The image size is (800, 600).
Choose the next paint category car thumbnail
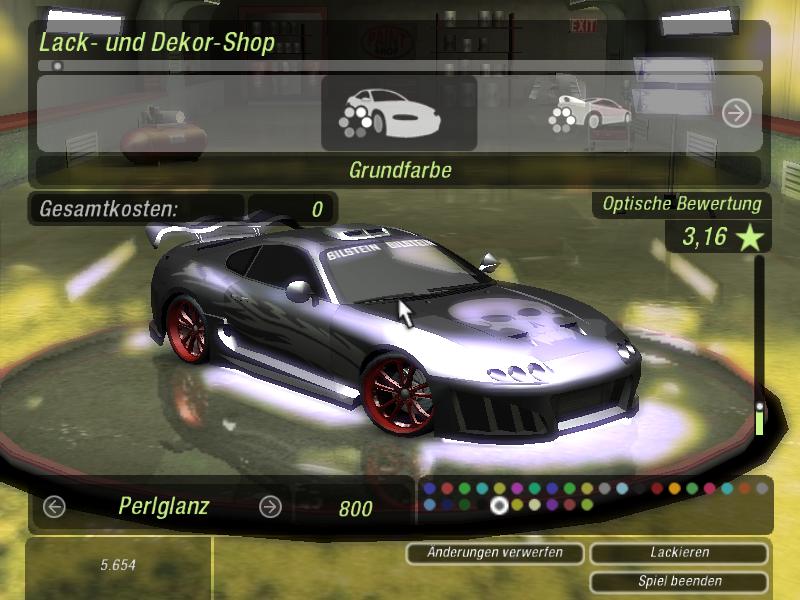(x=590, y=112)
